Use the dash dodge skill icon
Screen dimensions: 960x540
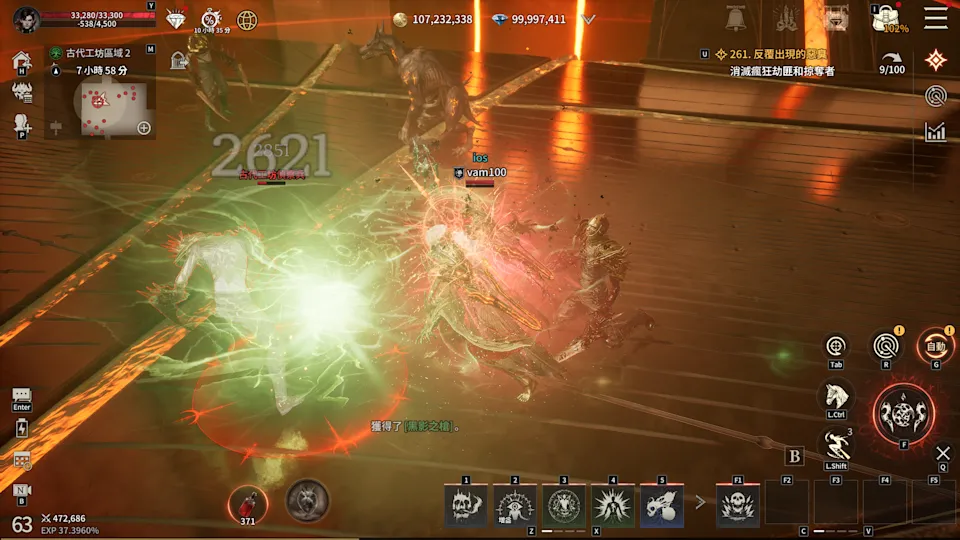[835, 444]
